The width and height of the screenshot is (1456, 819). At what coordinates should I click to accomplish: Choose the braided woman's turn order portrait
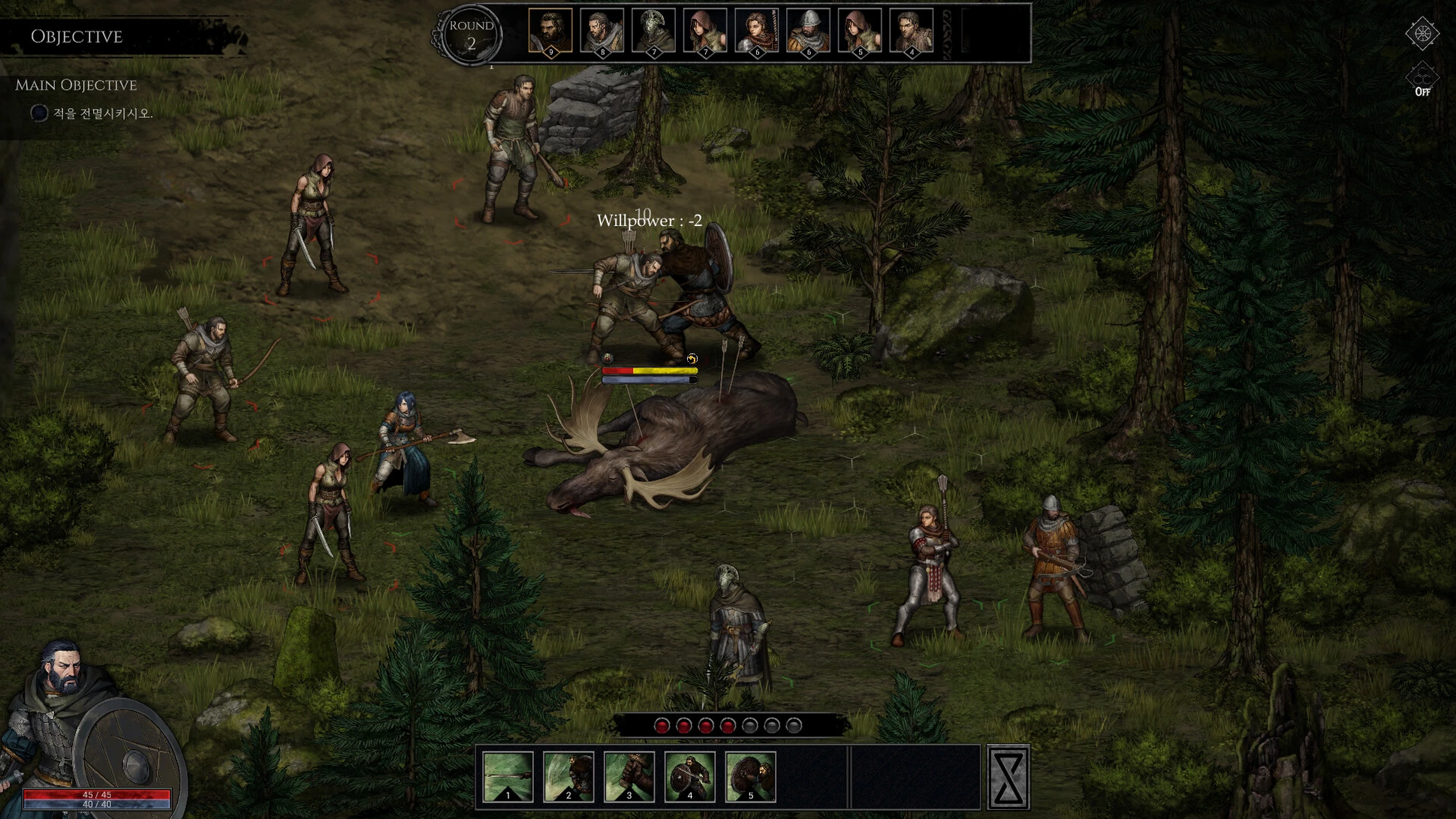coord(756,31)
